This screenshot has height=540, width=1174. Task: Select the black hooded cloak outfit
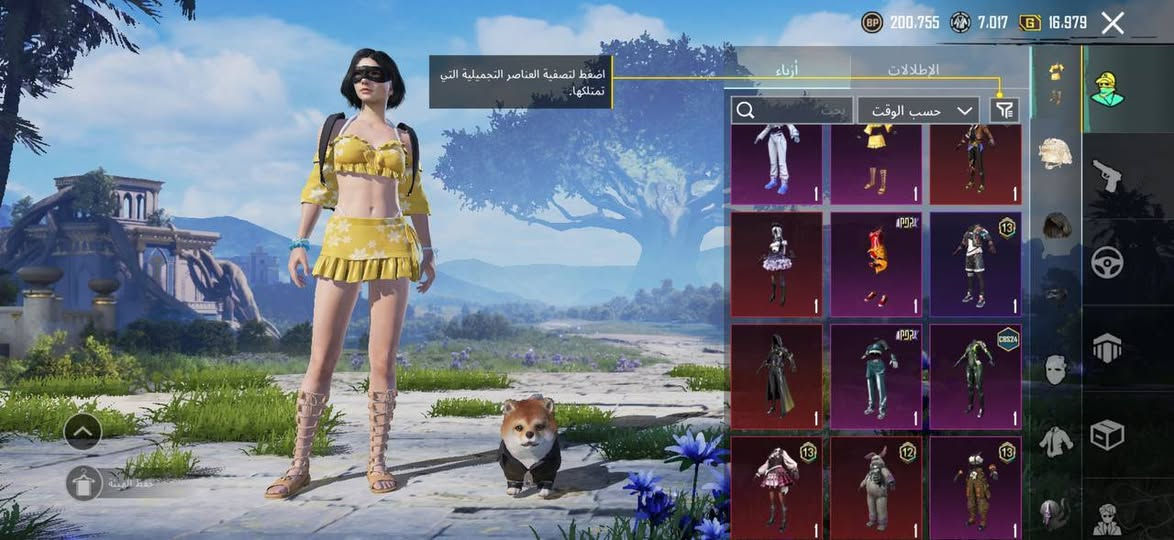(776, 376)
